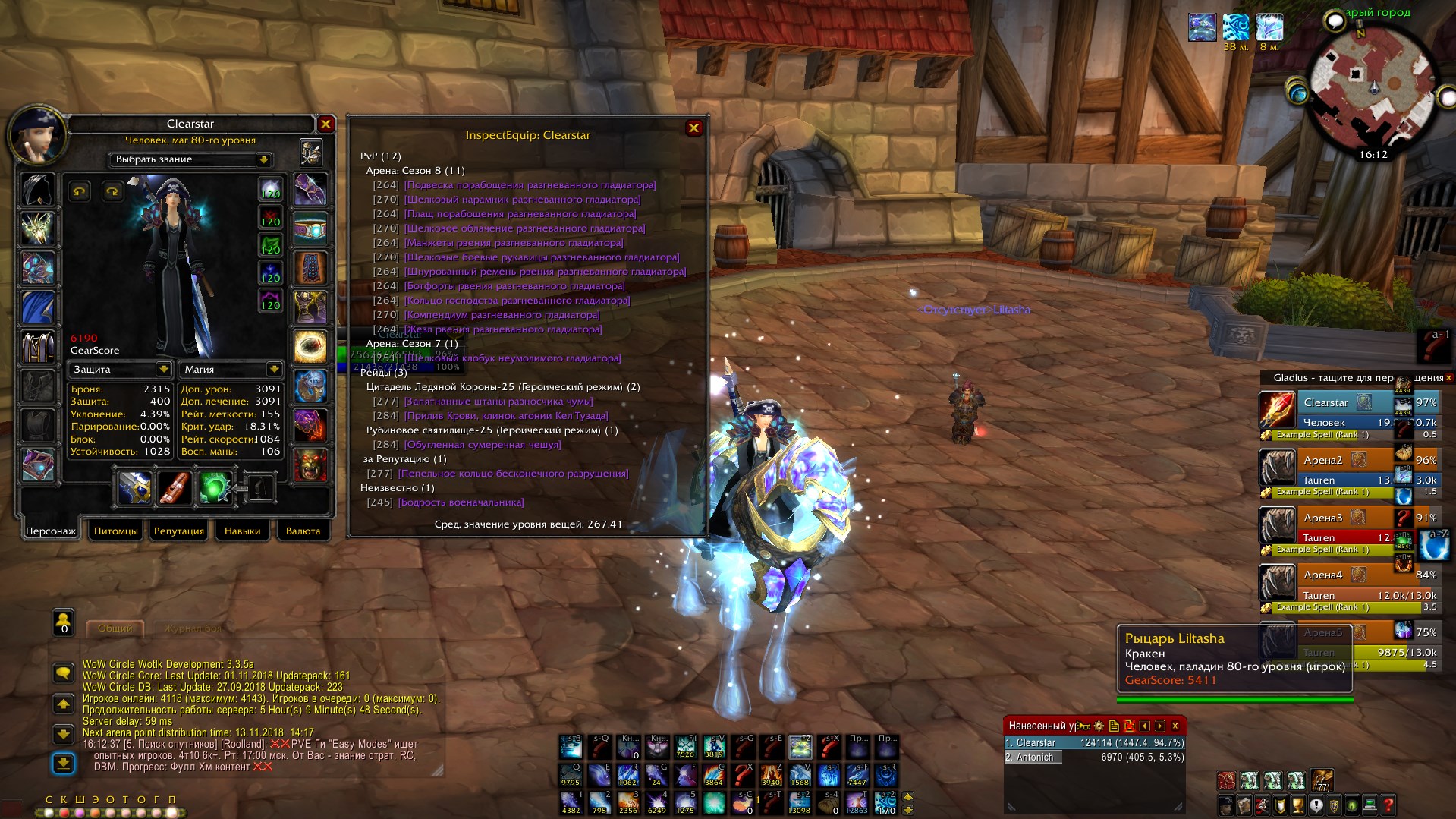Screen dimensions: 1456x819
Task: Click the minimap
Action: click(1372, 89)
